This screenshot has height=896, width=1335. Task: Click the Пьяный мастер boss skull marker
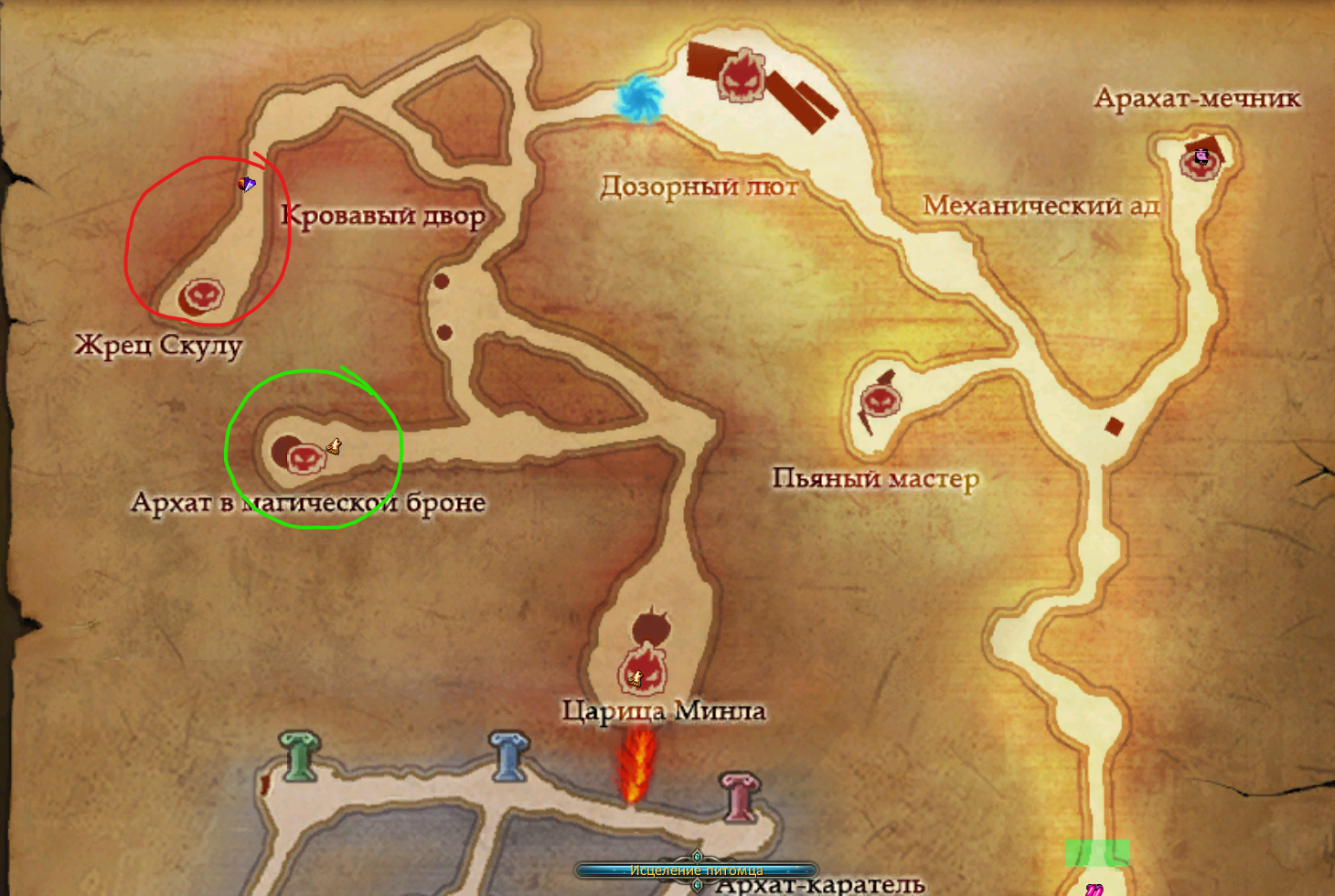tap(881, 400)
